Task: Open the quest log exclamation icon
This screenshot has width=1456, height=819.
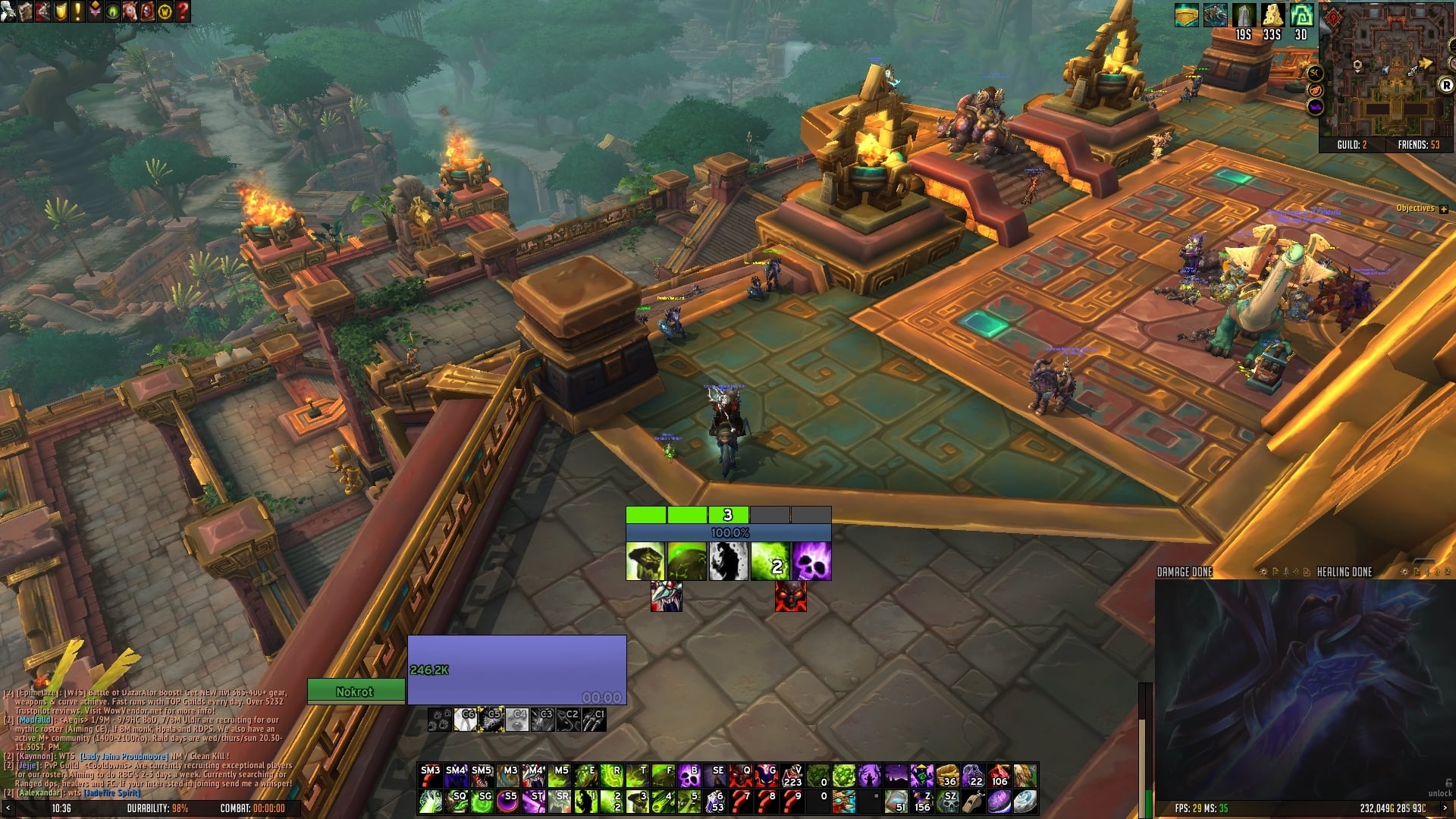Action: pos(77,11)
